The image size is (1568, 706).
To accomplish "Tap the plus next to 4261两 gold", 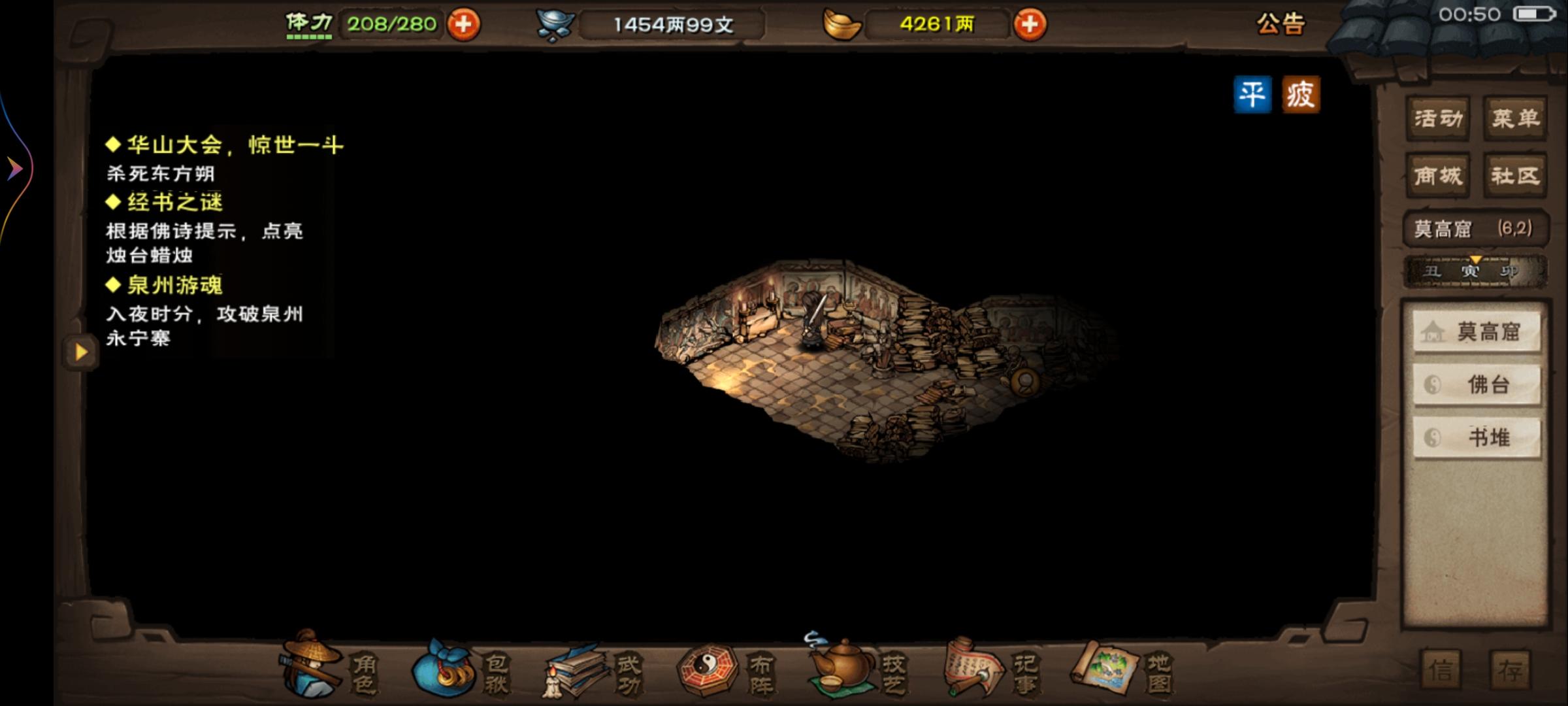I will coord(1029,25).
